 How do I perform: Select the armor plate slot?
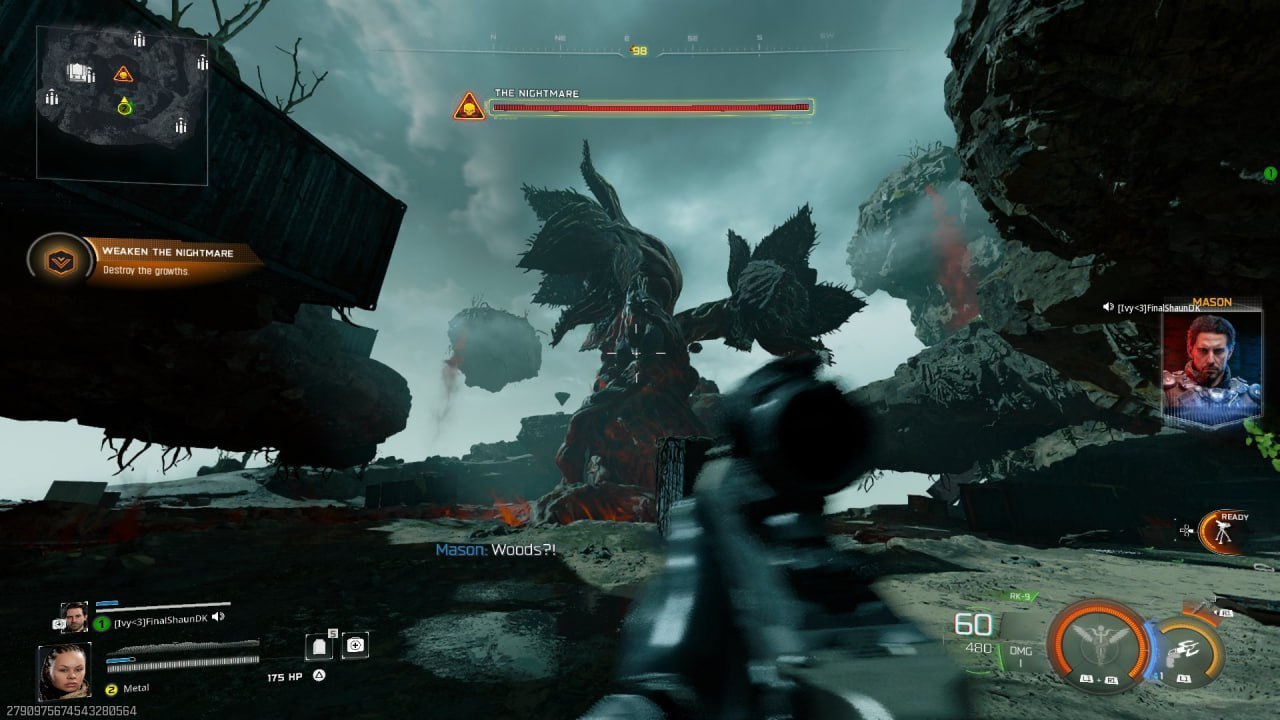click(x=320, y=646)
